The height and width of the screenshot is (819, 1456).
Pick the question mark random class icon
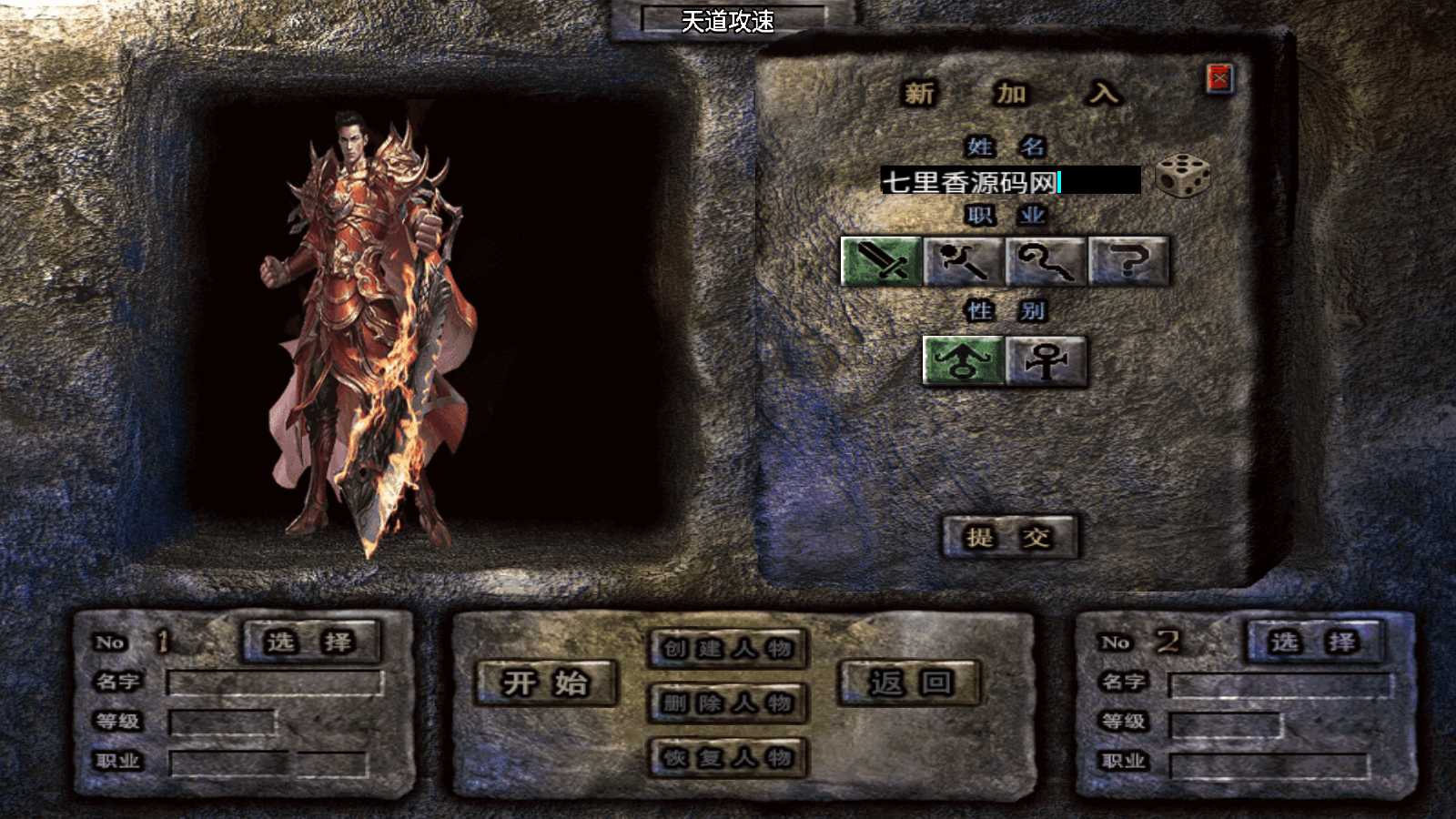(x=1128, y=264)
